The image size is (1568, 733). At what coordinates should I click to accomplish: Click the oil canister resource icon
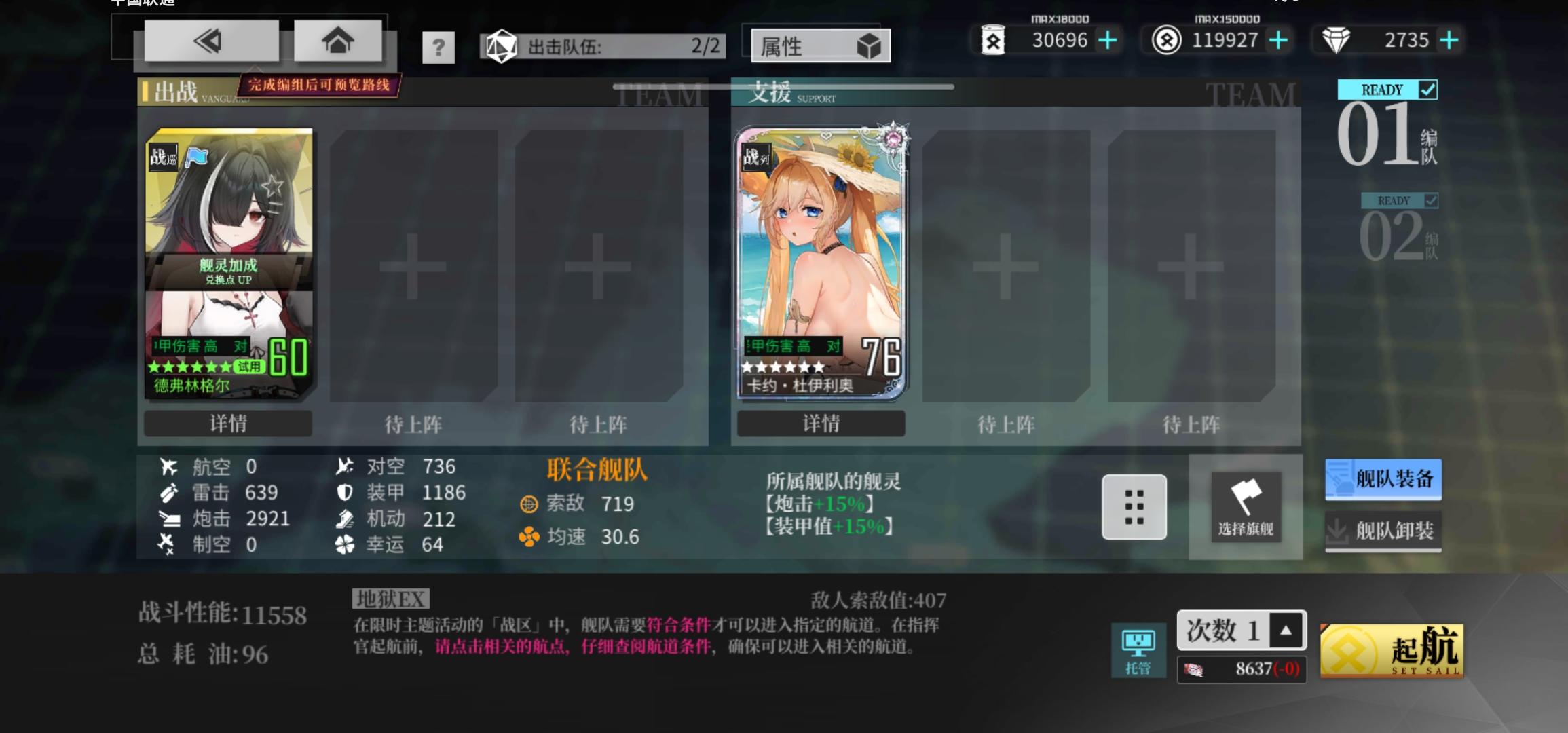(995, 40)
